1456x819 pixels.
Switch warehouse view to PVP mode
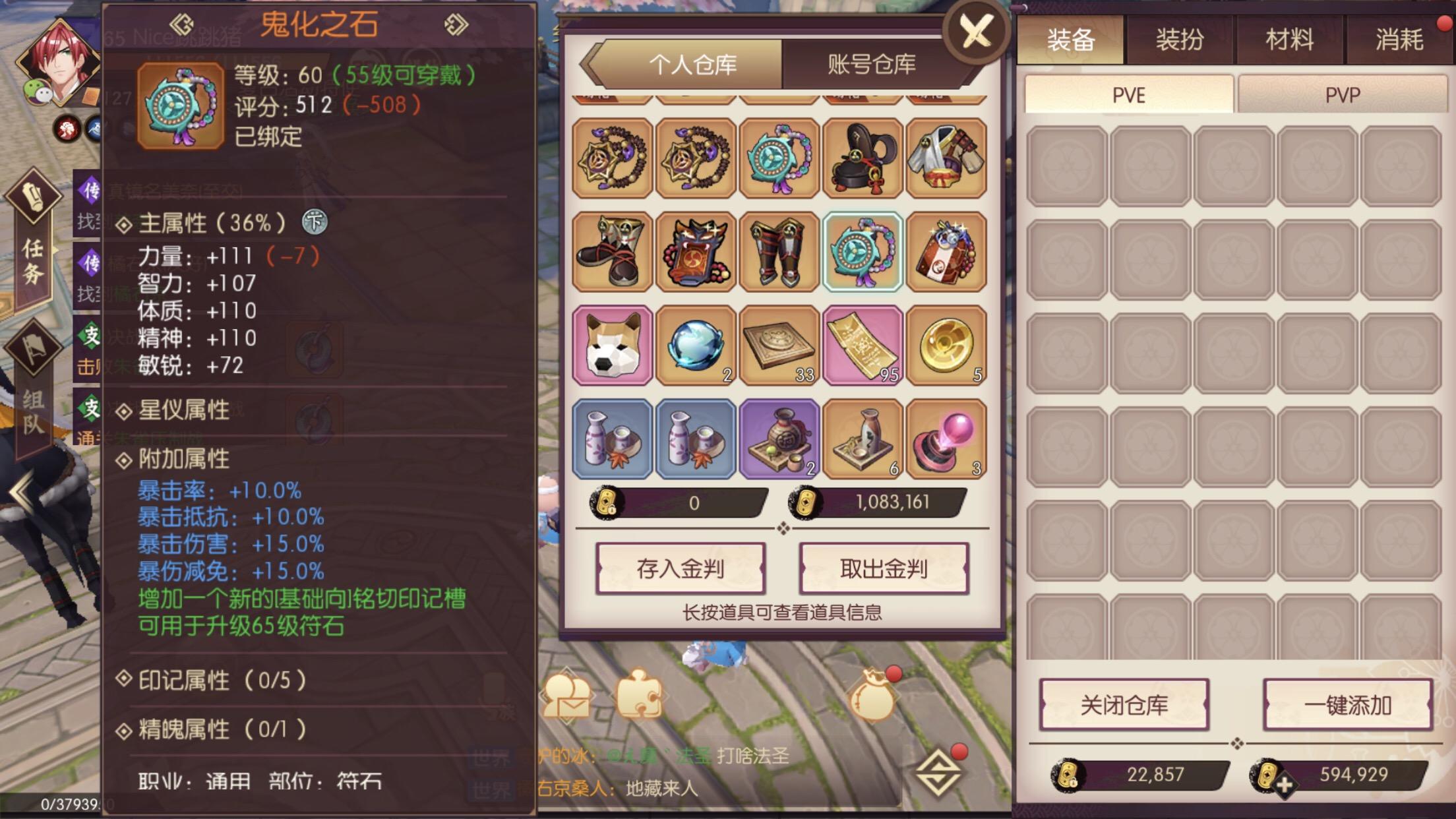point(1342,94)
